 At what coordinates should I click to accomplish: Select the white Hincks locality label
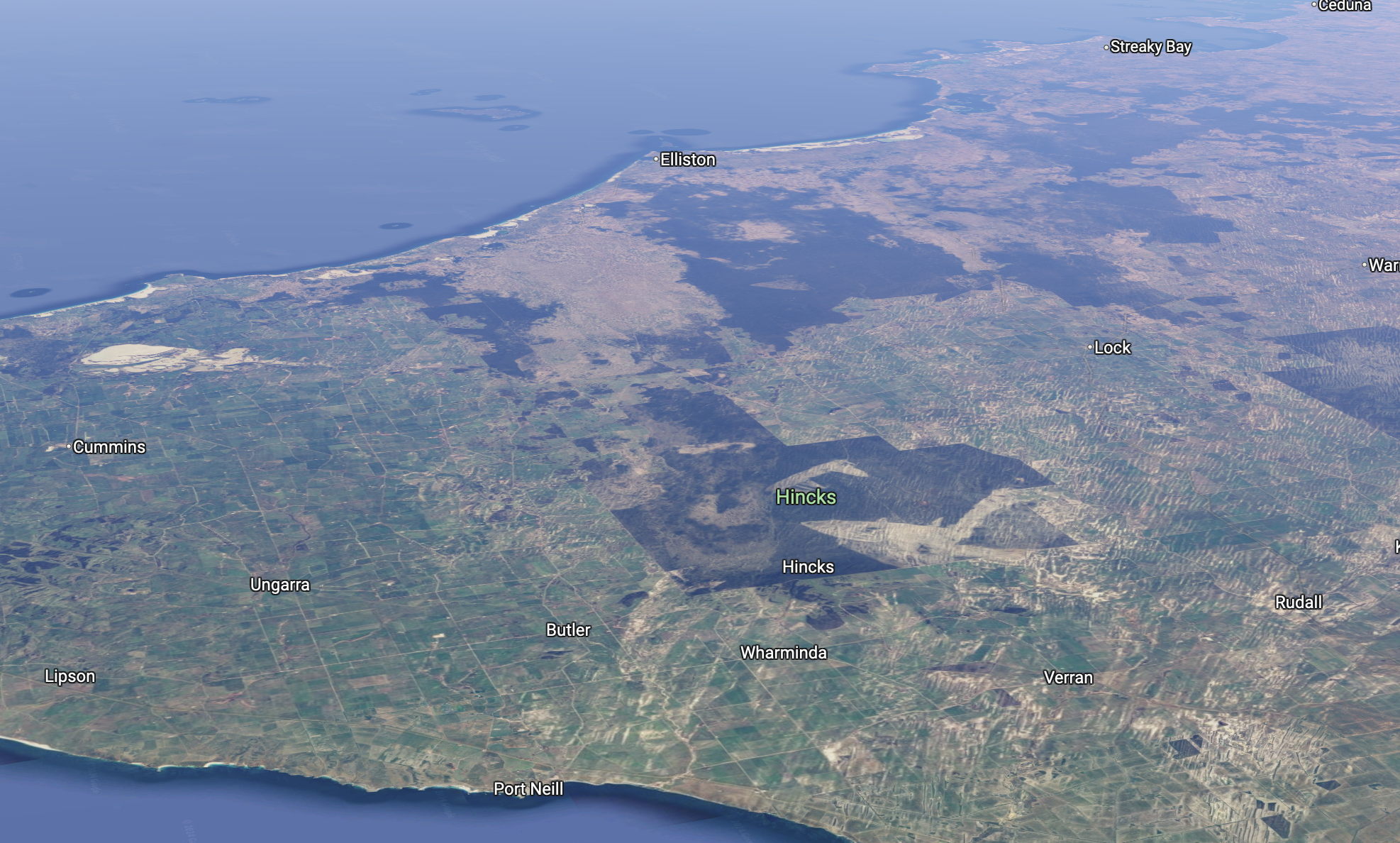808,567
